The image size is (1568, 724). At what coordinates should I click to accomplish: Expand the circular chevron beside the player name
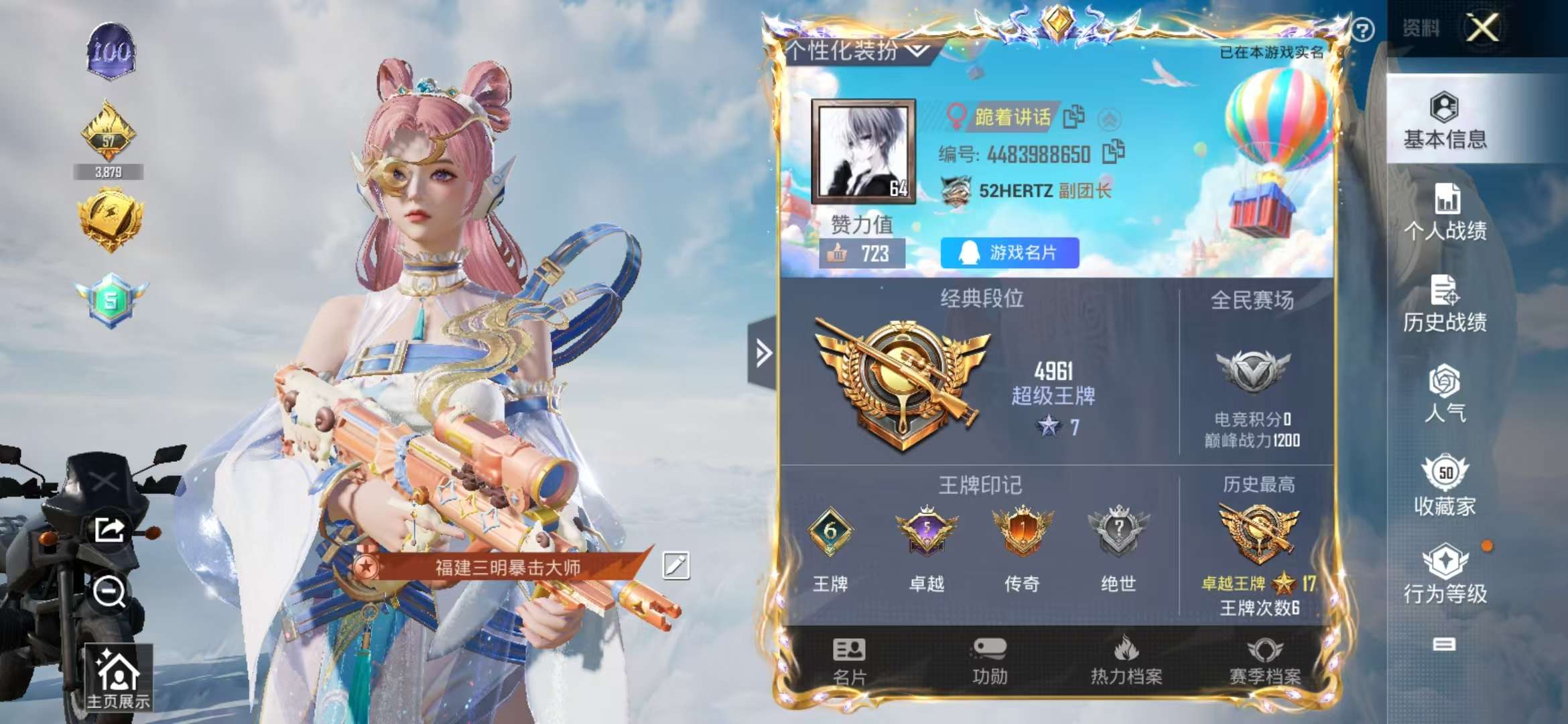(x=1111, y=119)
